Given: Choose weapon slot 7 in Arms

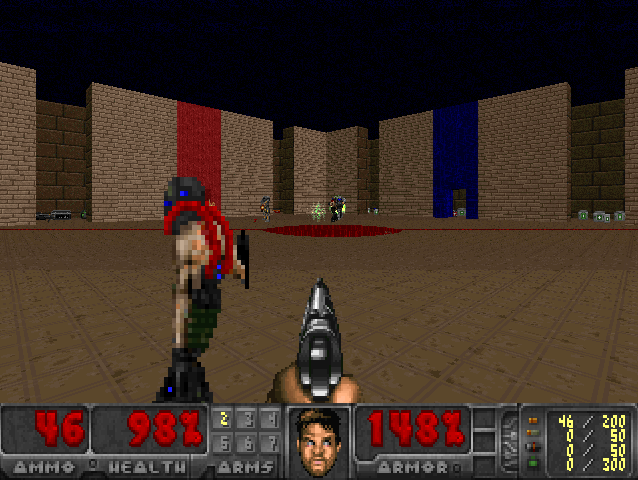Looking at the screenshot, I should coord(271,442).
